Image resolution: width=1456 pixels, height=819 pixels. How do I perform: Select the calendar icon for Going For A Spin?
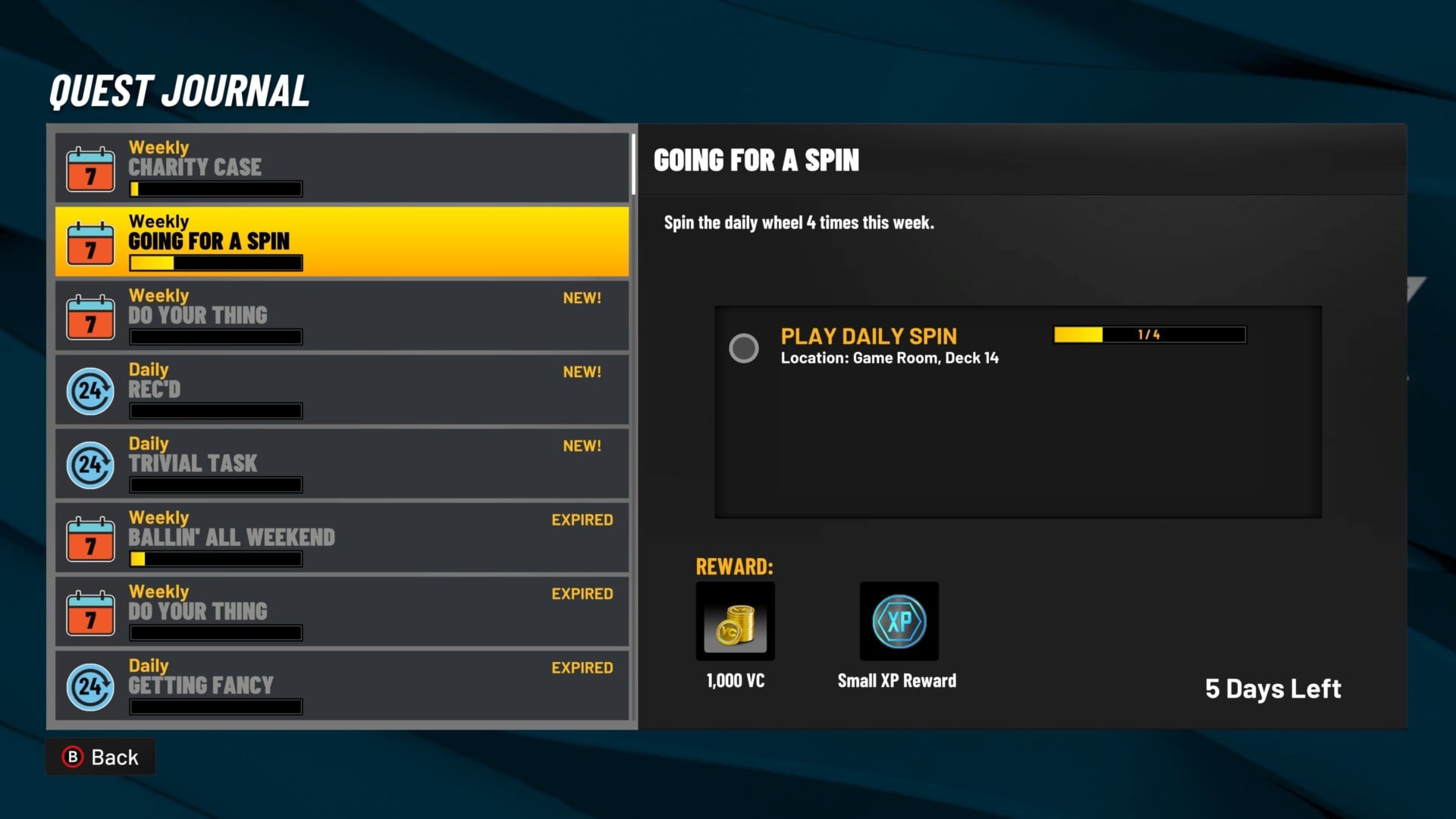pyautogui.click(x=90, y=242)
